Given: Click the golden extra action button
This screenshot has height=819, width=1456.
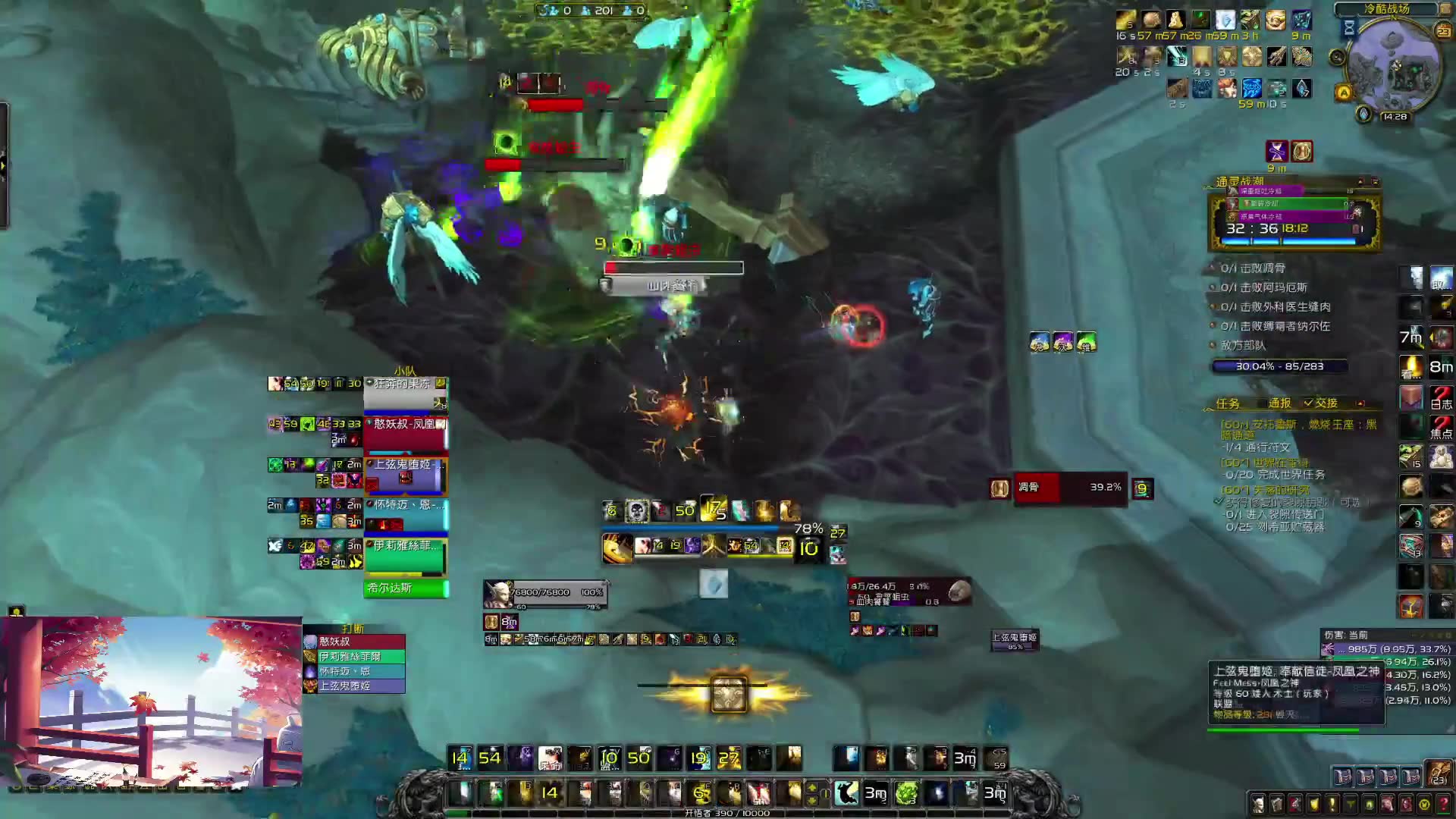Looking at the screenshot, I should click(x=728, y=693).
